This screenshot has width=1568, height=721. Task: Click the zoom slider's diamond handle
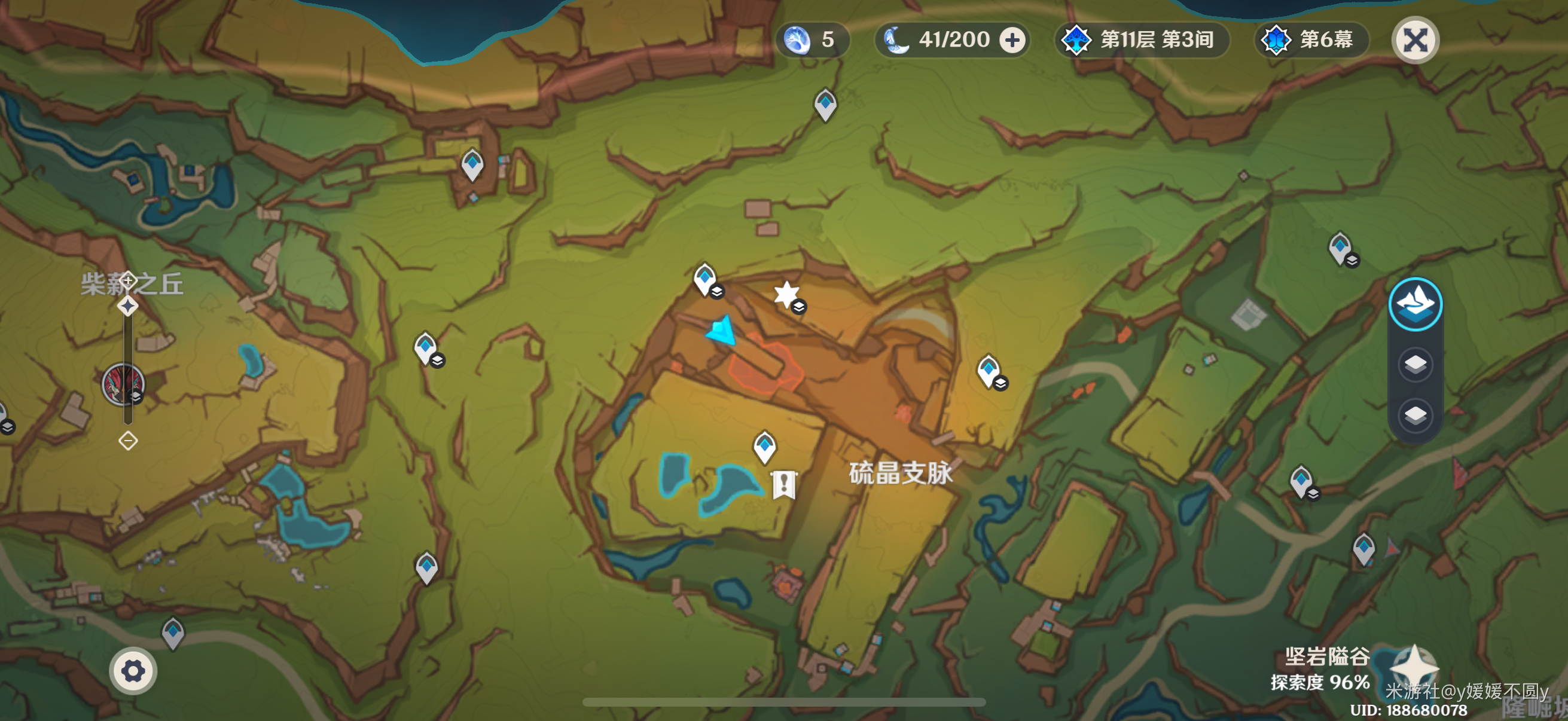point(128,305)
